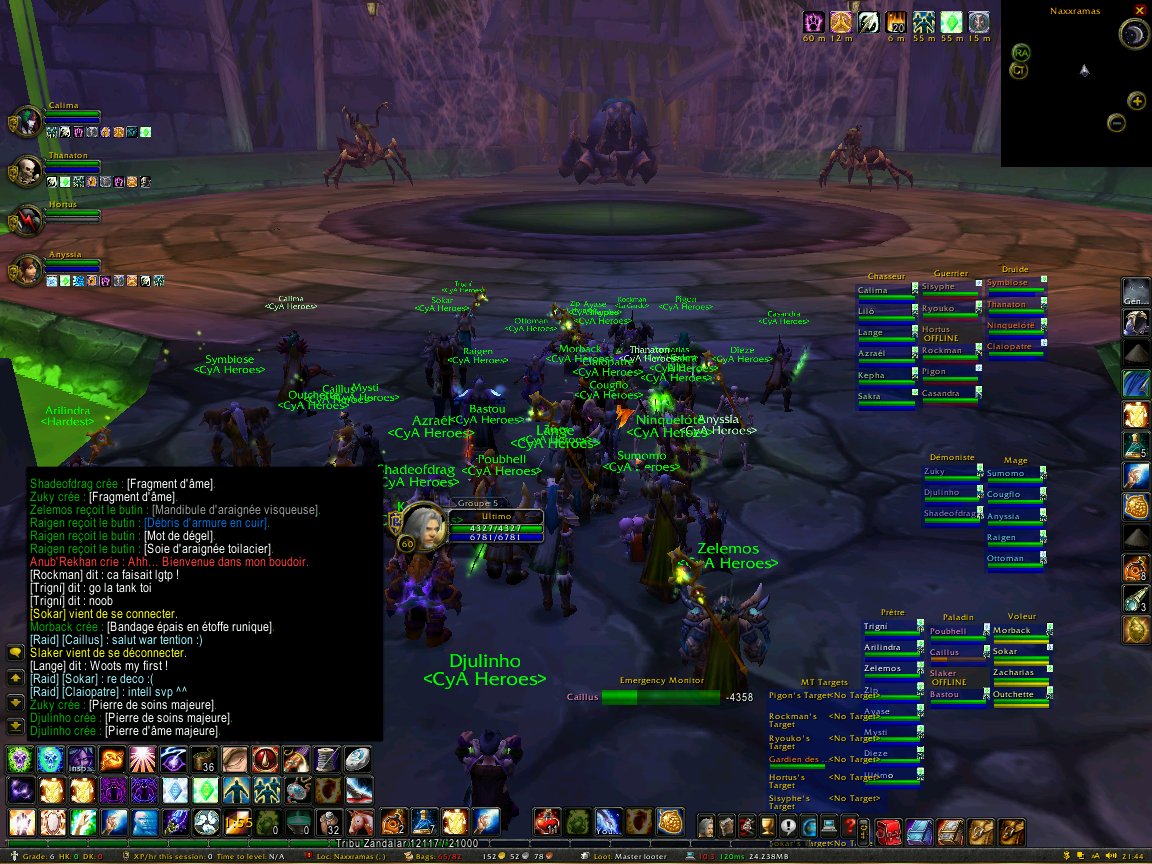This screenshot has height=864, width=1152.
Task: Choose Sumomo from the Mage raid list
Action: (1014, 475)
